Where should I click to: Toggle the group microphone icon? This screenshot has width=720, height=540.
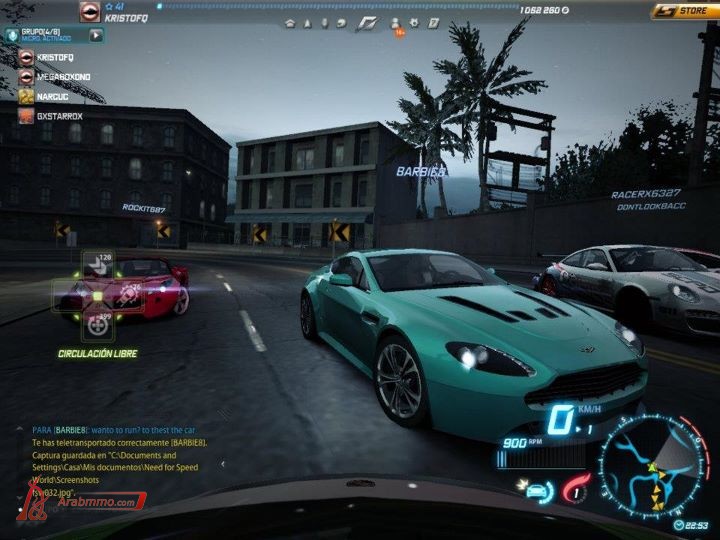click(12, 35)
